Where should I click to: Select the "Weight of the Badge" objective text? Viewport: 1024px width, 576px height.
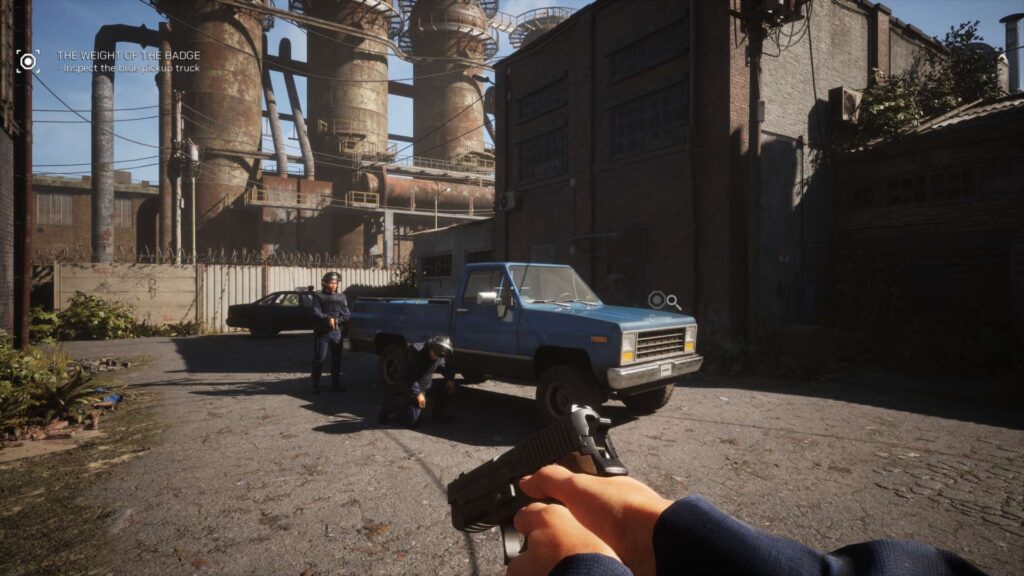coord(128,55)
